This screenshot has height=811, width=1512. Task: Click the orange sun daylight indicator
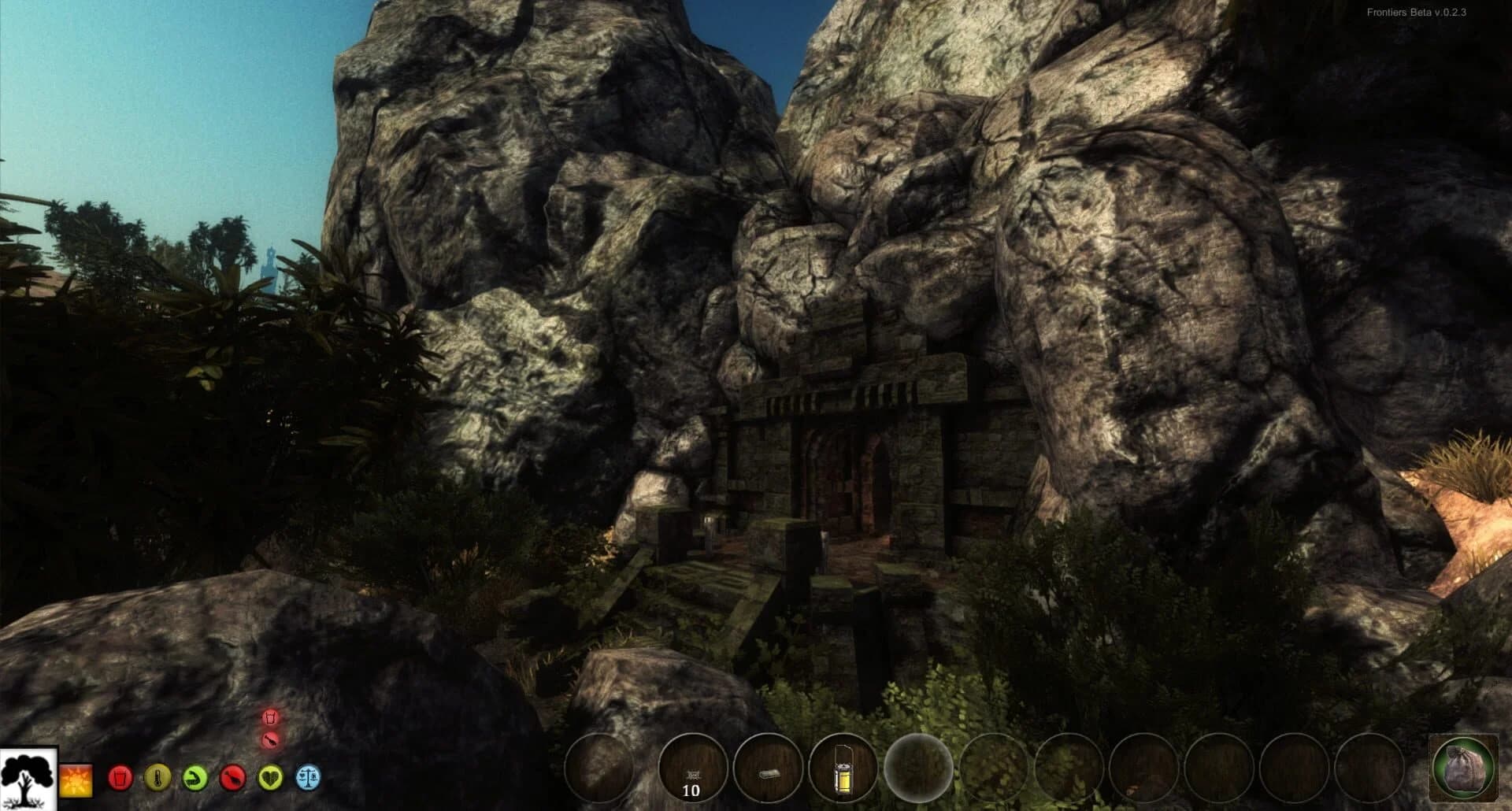[76, 780]
